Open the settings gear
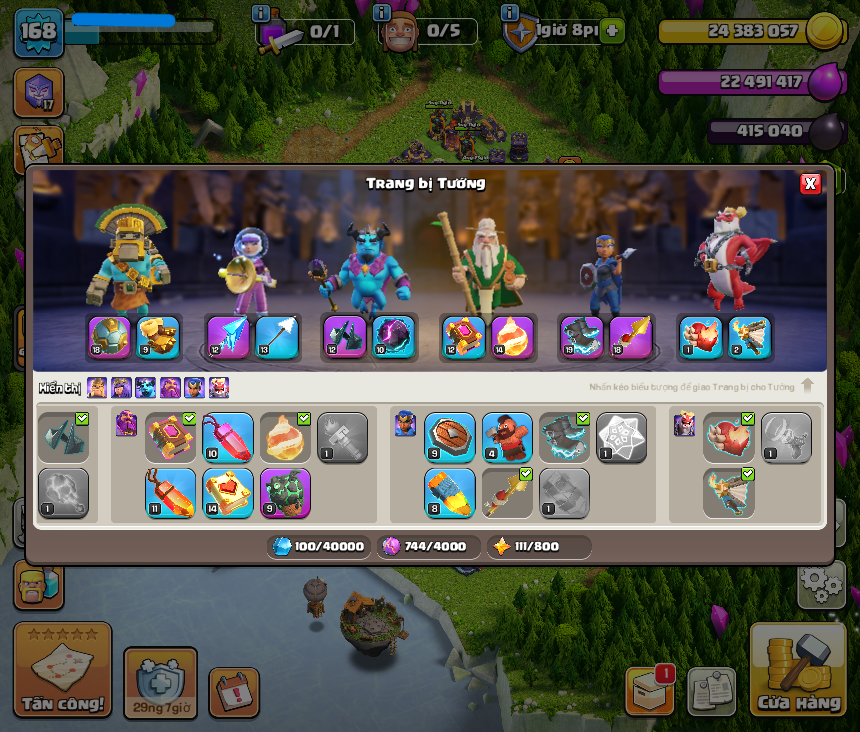The image size is (860, 732). click(820, 583)
